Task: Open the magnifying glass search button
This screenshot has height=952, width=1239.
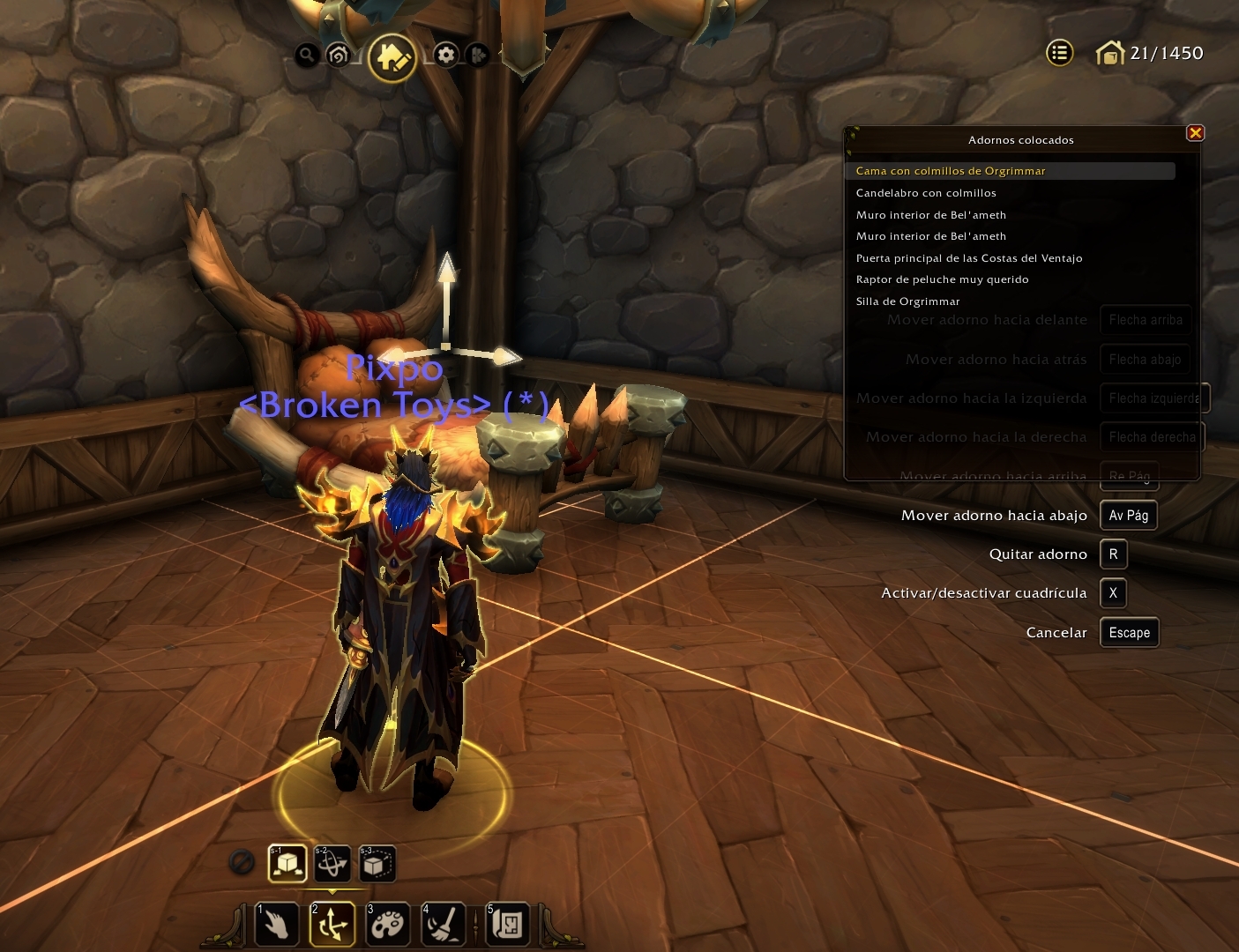Action: (306, 56)
